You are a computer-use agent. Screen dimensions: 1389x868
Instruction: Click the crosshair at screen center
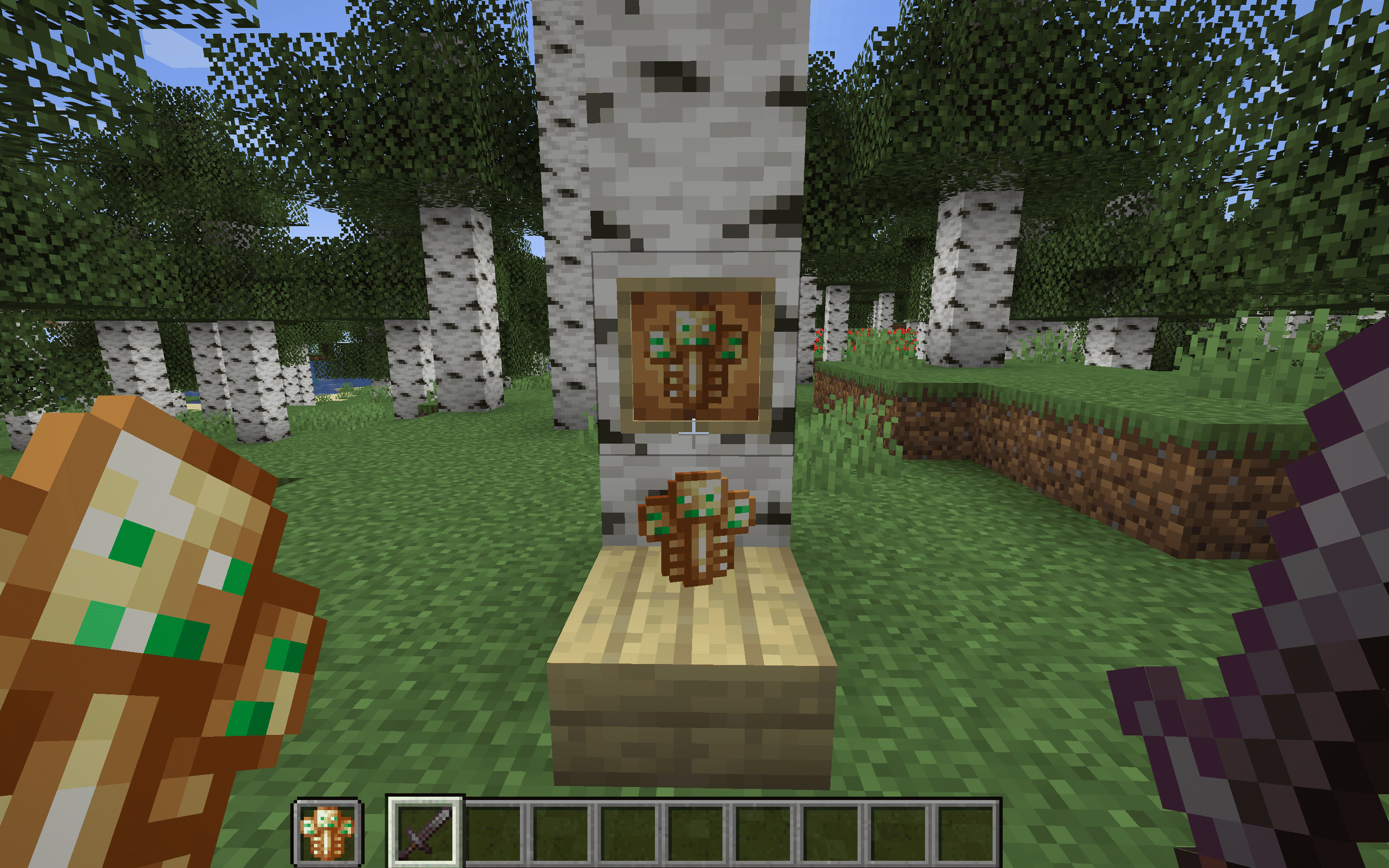694,434
